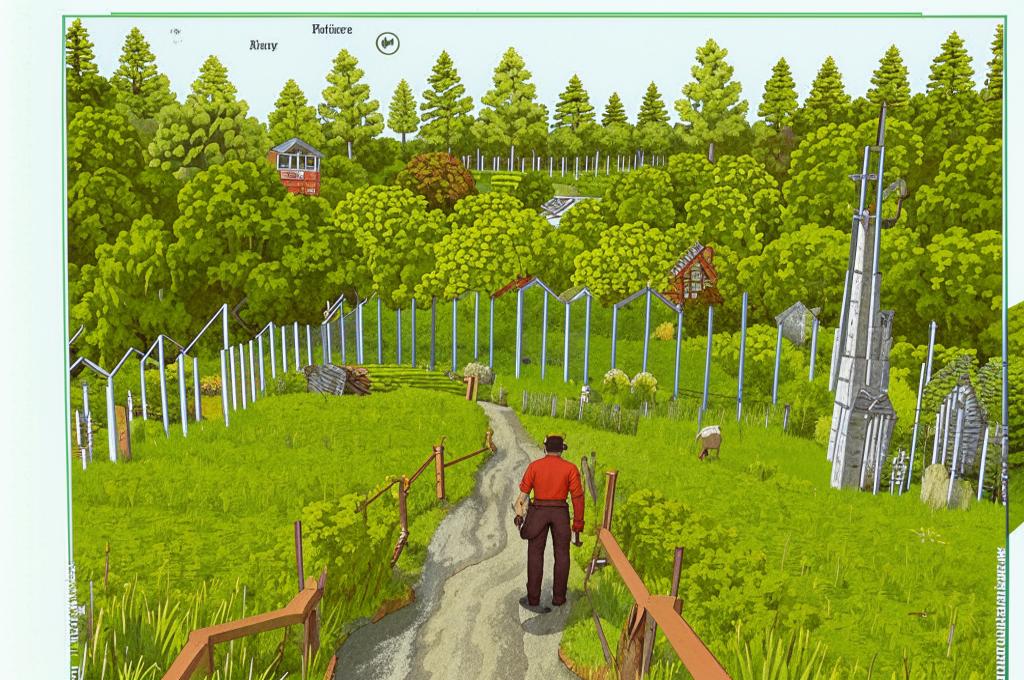Click the round green emblem icon
This screenshot has width=1024, height=680.
click(x=387, y=44)
